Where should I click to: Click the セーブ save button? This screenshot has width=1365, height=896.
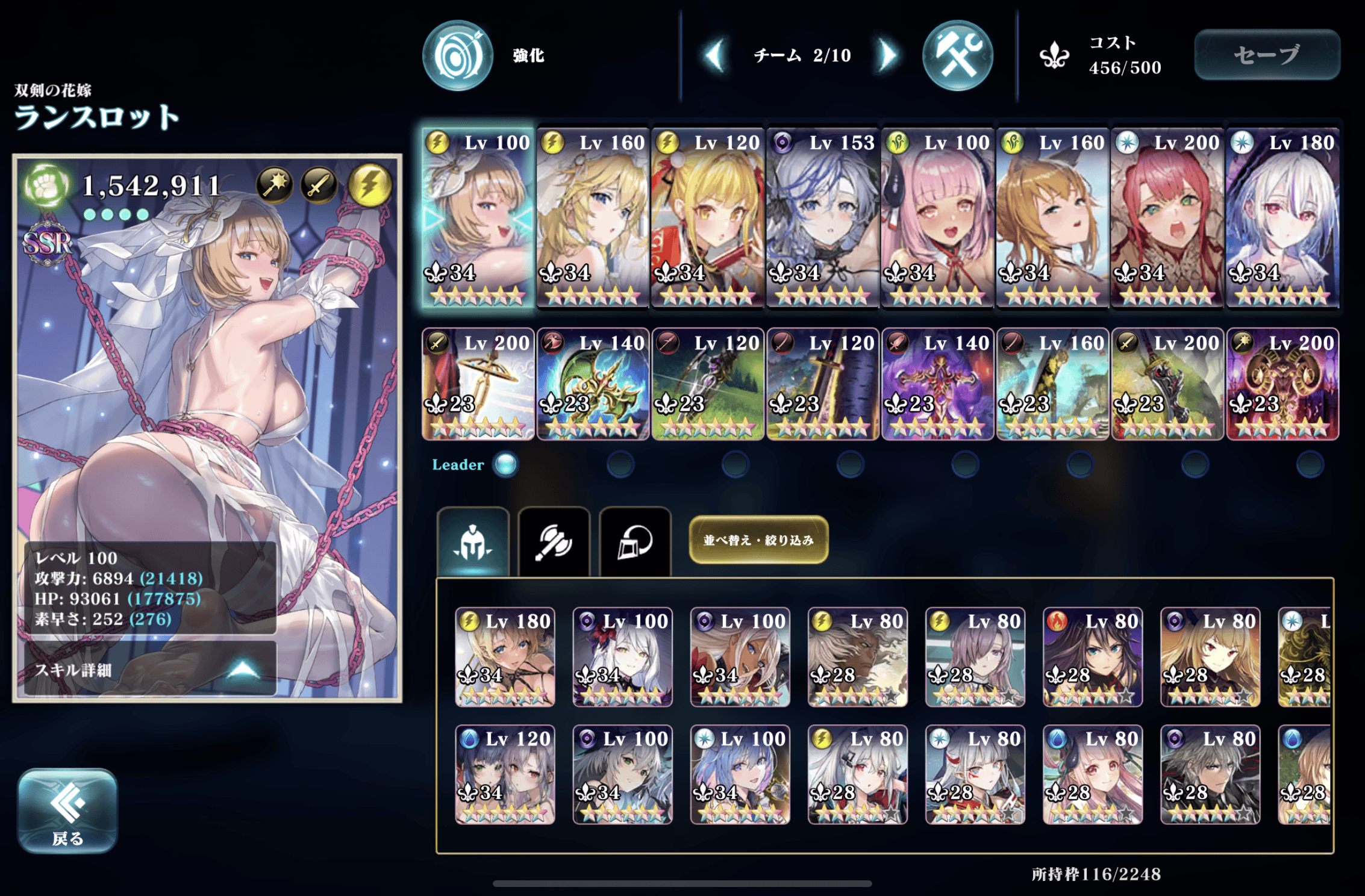click(1267, 55)
